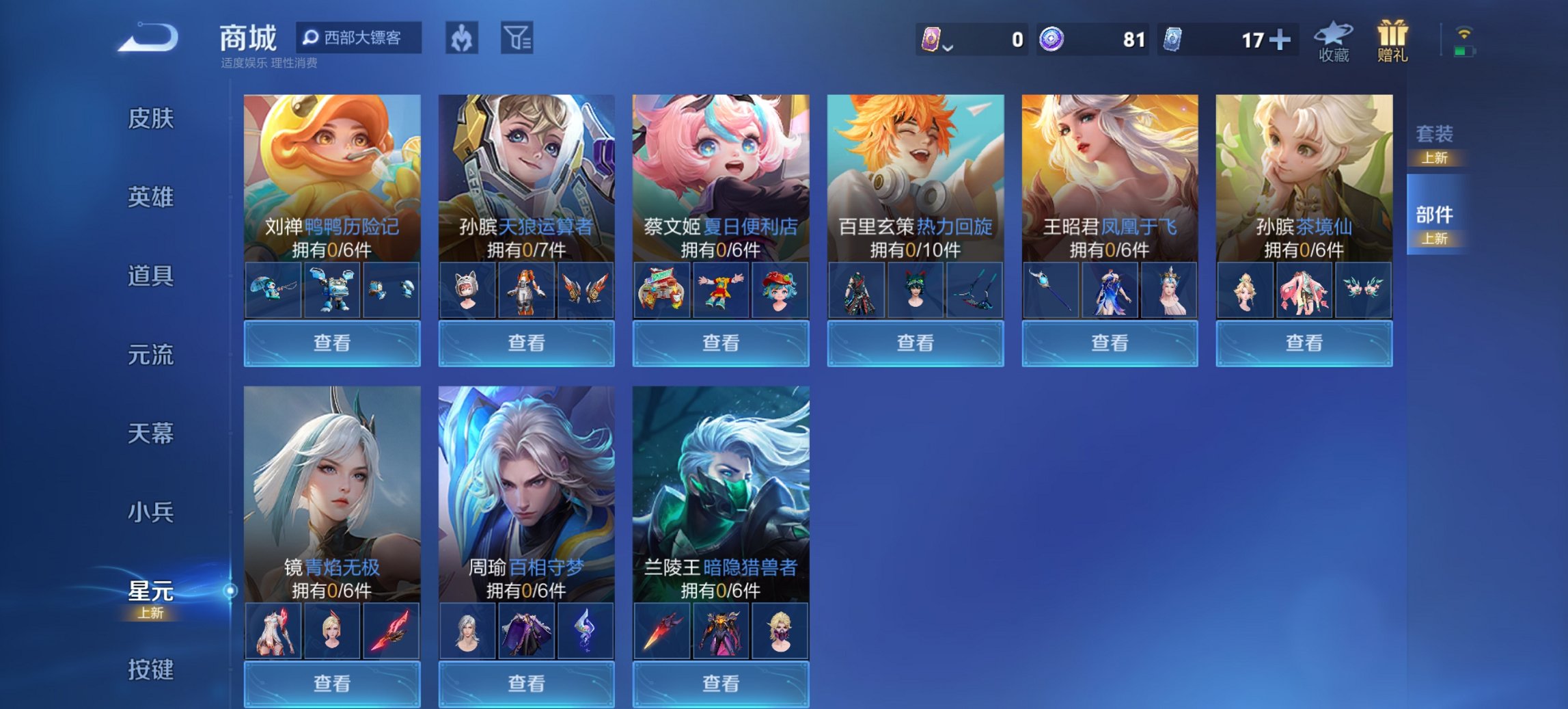
Task: Return to lobby via game logo icon
Action: coord(146,38)
